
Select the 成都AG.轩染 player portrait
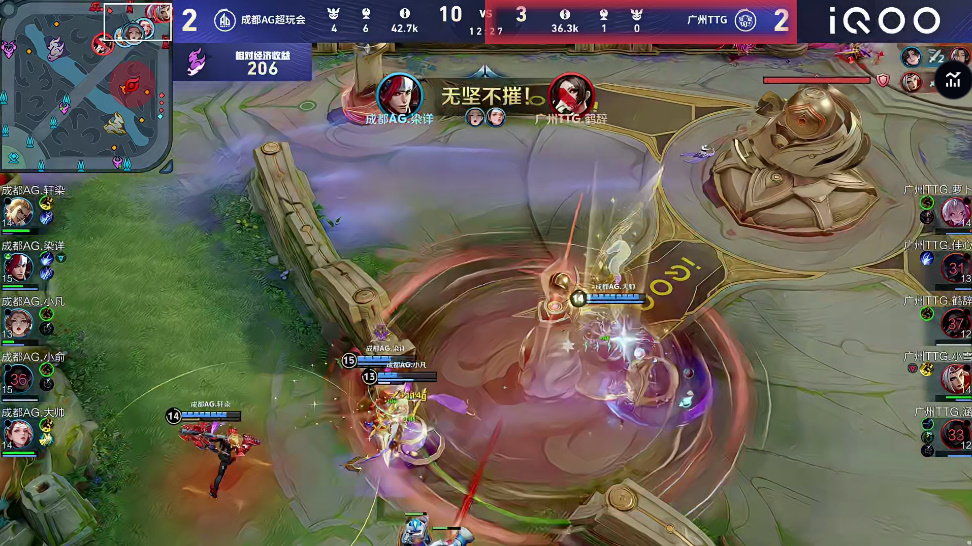click(18, 211)
